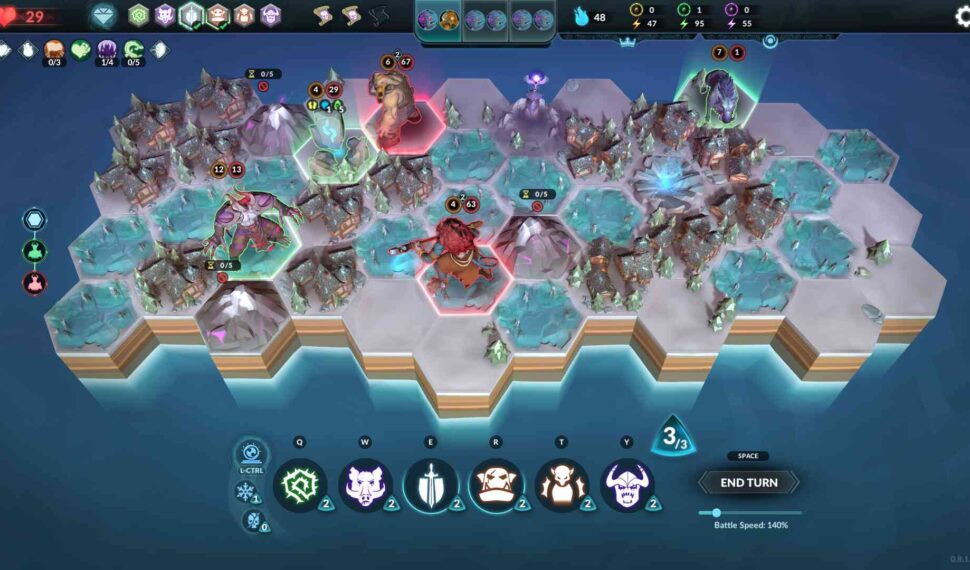Select the green thorn vine unit ability
This screenshot has height=570, width=970.
300,485
